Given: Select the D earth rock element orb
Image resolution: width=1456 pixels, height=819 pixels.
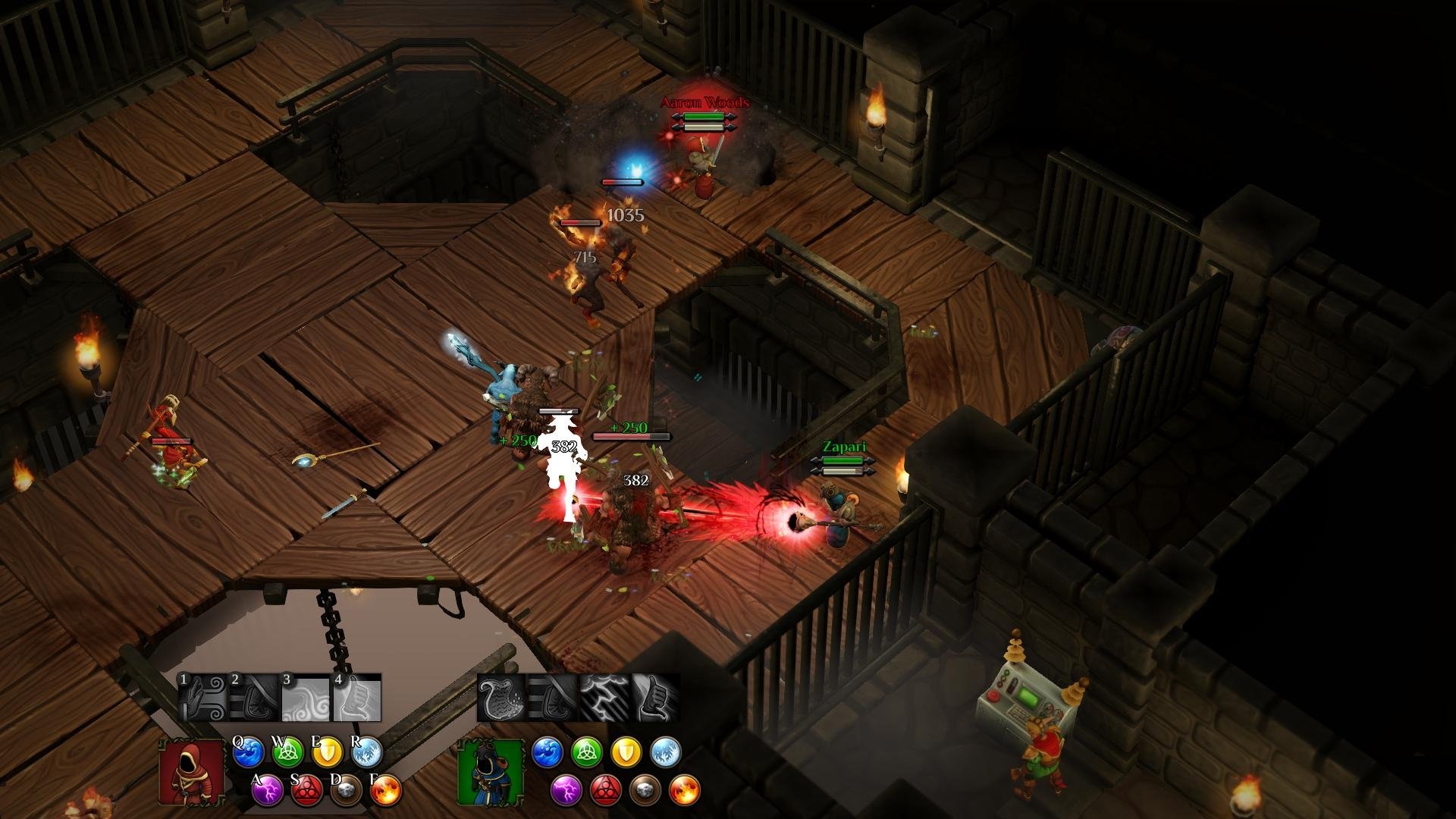Looking at the screenshot, I should 347,791.
